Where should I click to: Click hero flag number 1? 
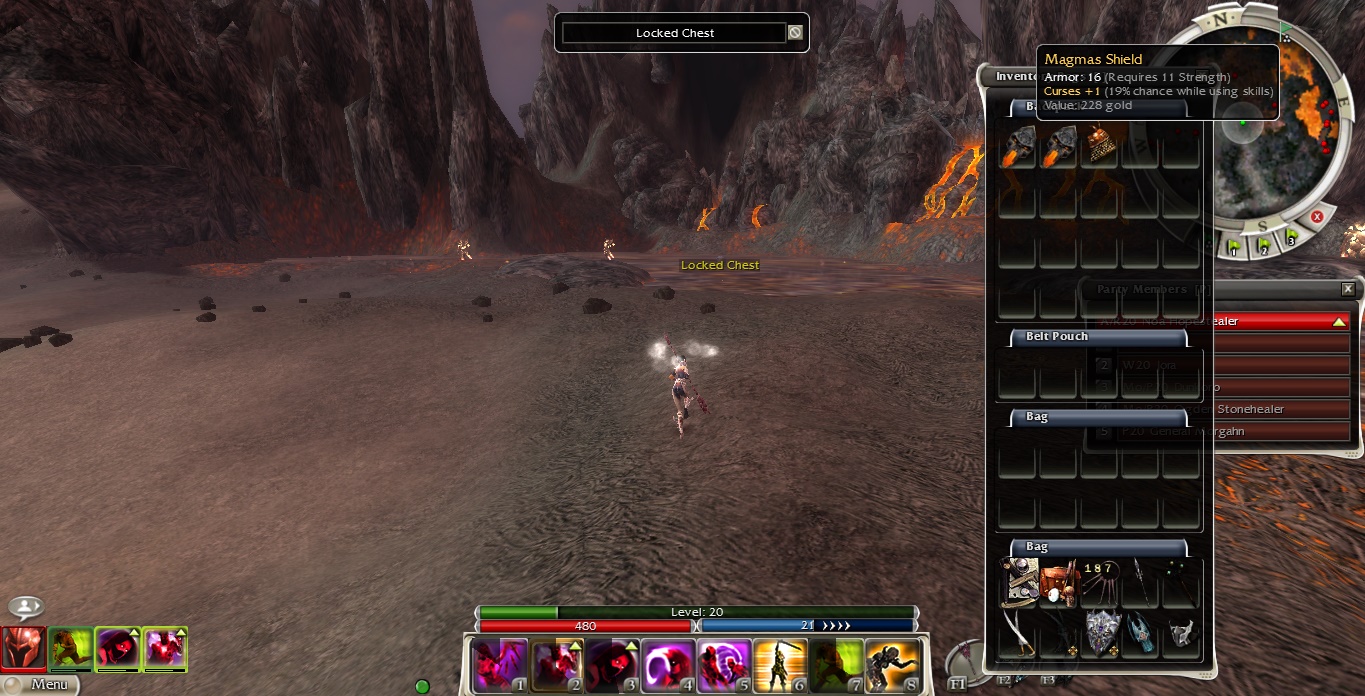coord(1233,246)
